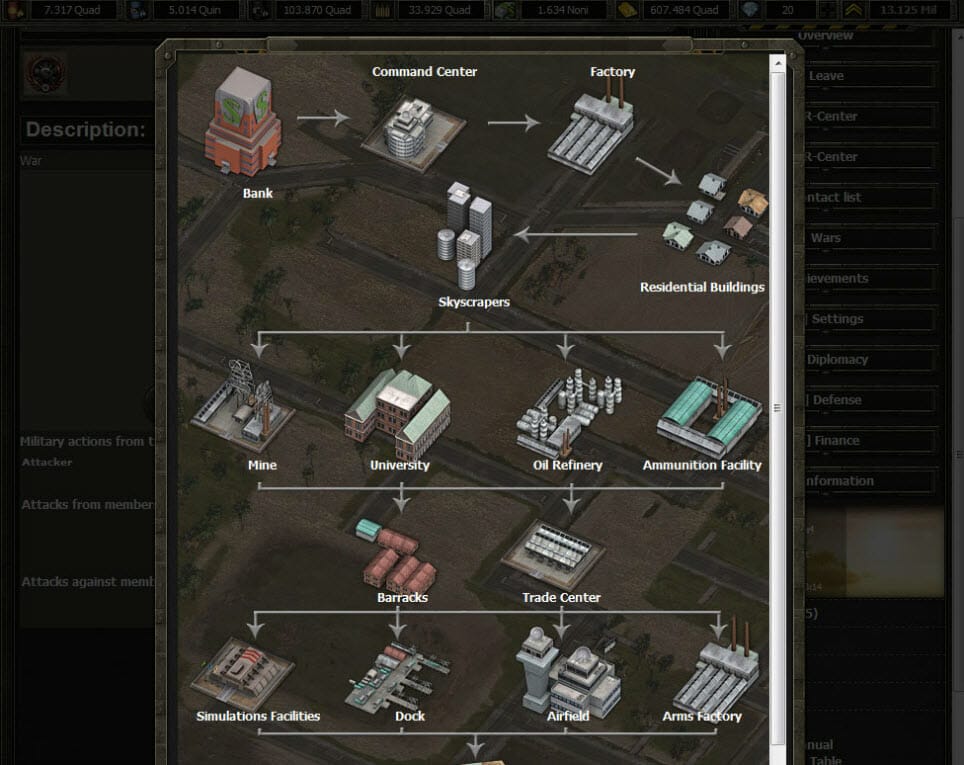Select the Bank building in the tech tree

pos(243,122)
